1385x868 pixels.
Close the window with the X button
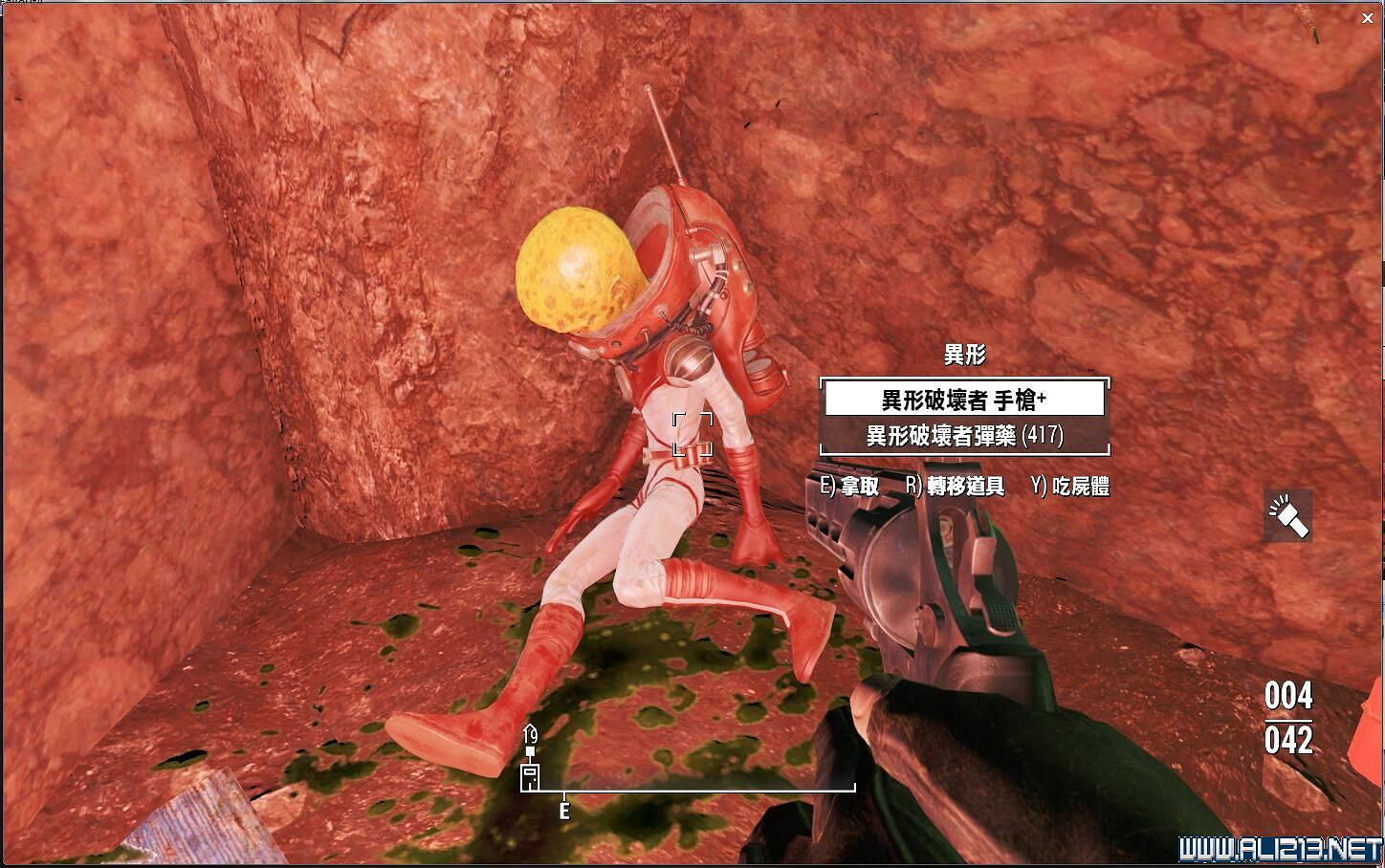pyautogui.click(x=1367, y=17)
